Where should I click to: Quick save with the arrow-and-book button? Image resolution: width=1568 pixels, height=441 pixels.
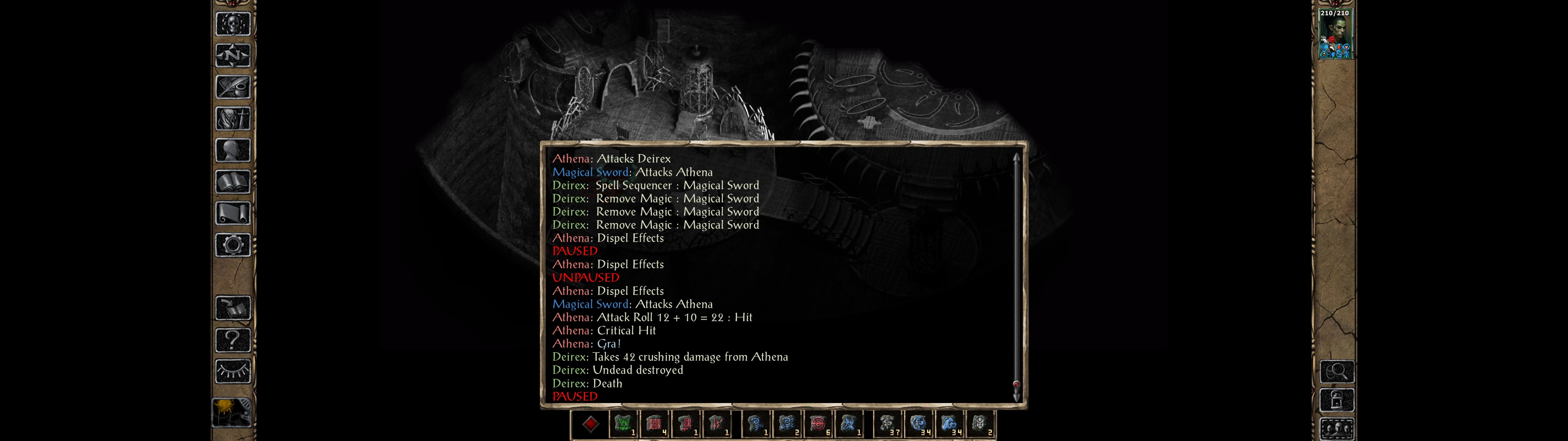tap(232, 308)
